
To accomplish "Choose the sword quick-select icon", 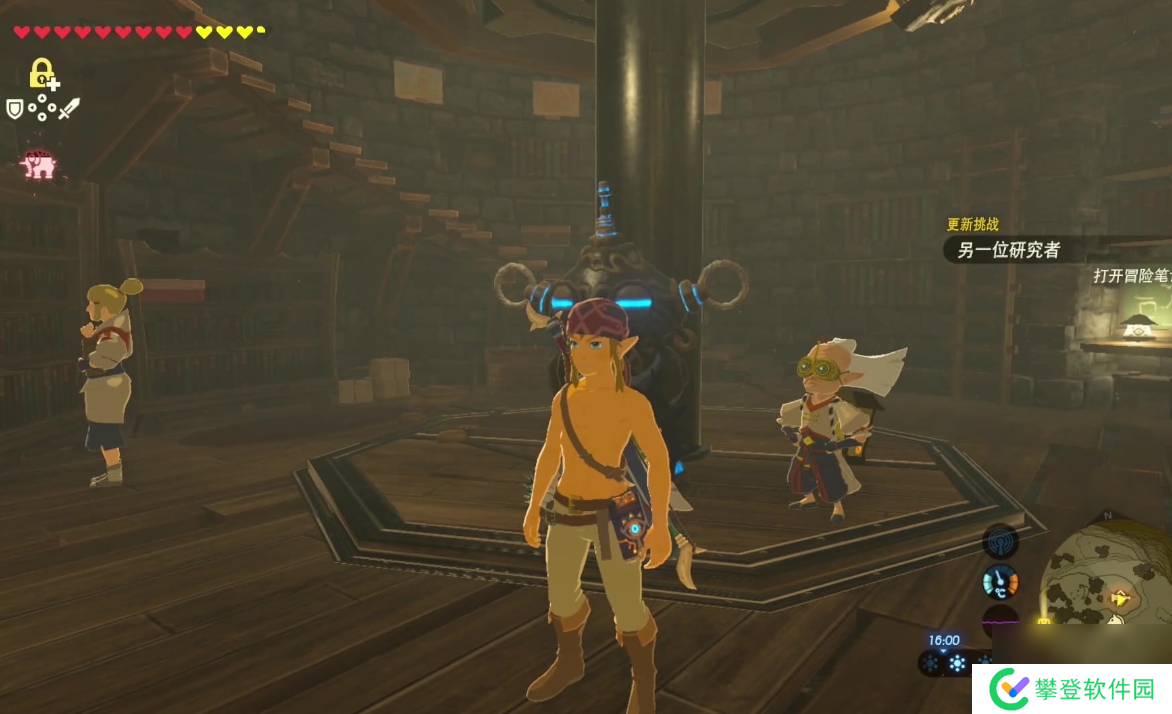I will tap(68, 109).
